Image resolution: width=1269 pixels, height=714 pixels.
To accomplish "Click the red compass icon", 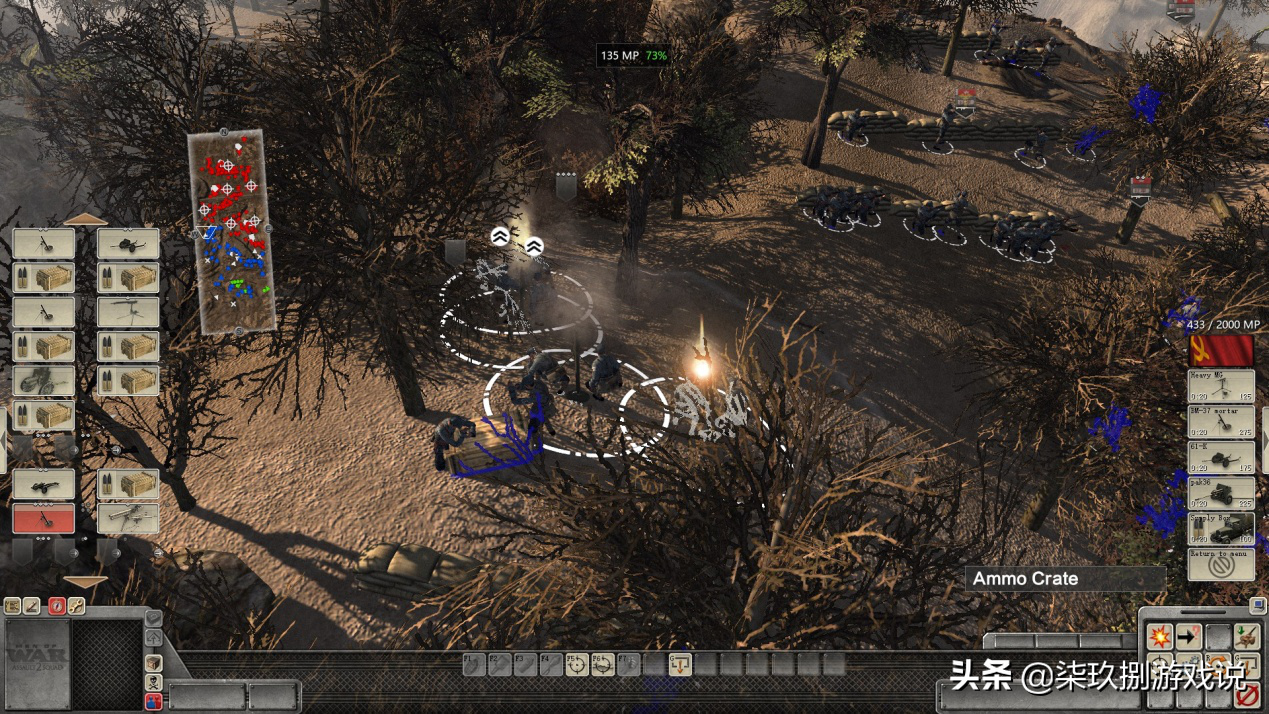I will click(x=57, y=606).
